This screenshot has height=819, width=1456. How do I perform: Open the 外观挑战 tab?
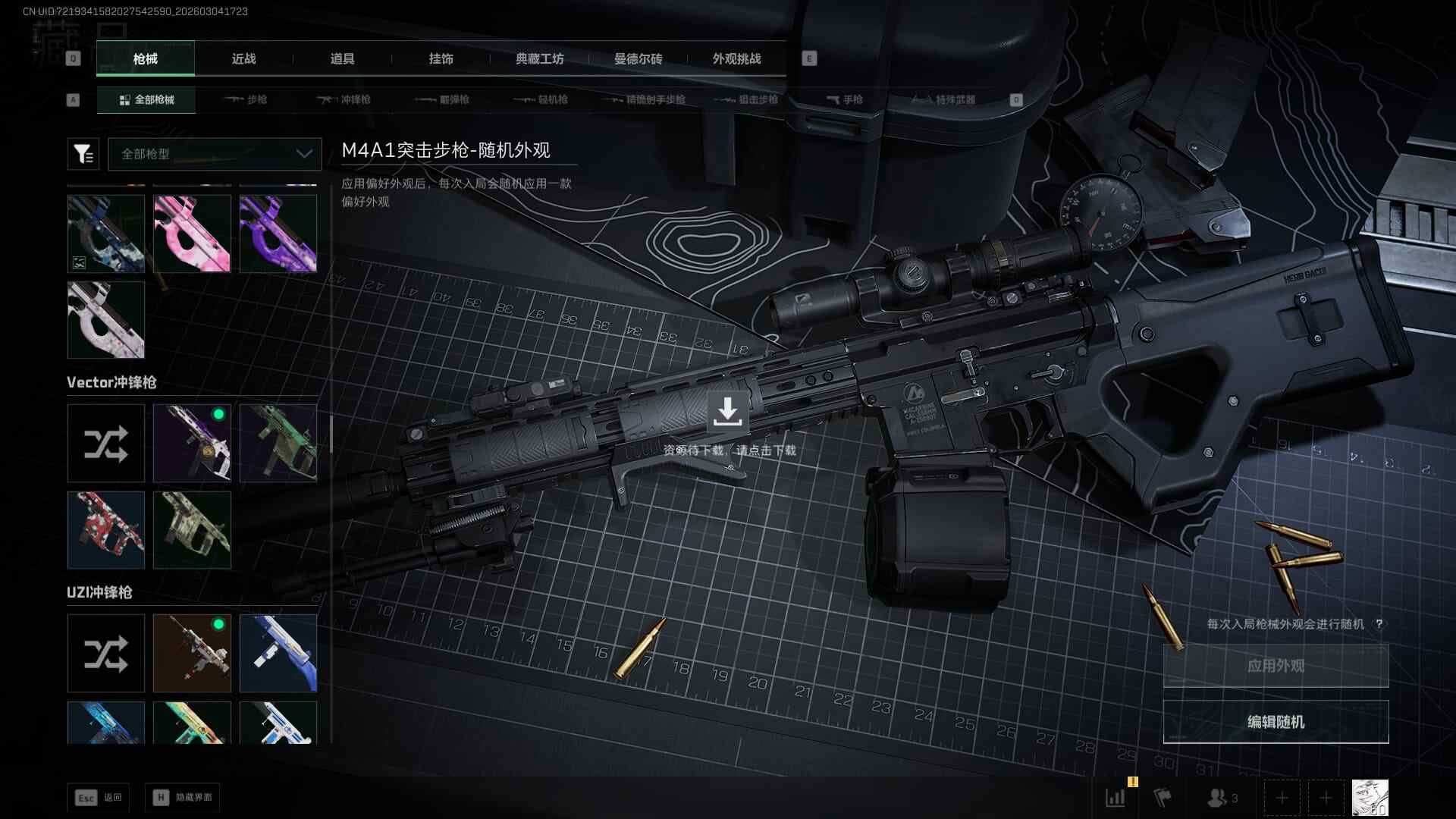click(x=736, y=59)
